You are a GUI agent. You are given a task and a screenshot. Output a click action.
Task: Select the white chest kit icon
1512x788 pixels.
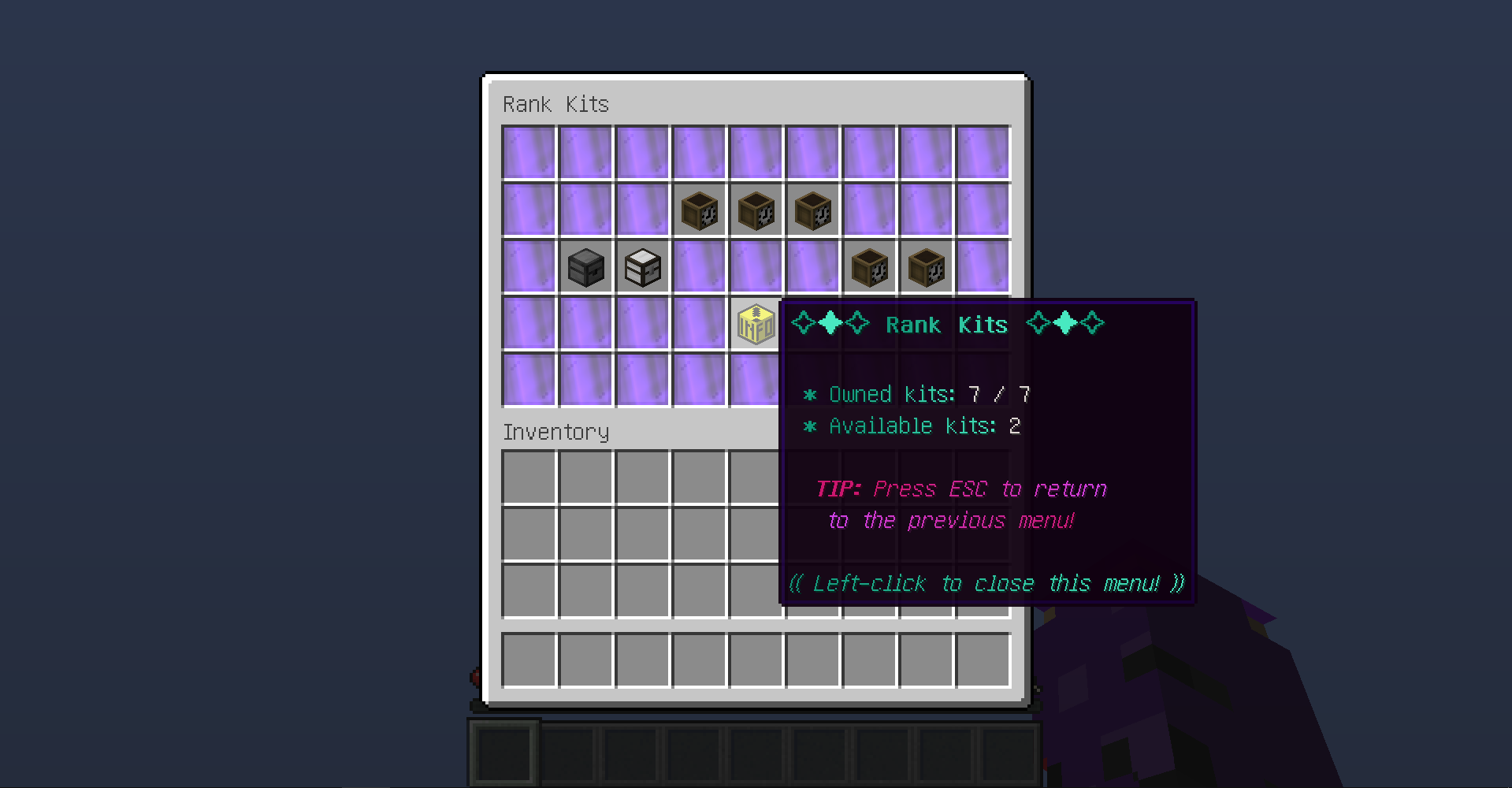[642, 267]
